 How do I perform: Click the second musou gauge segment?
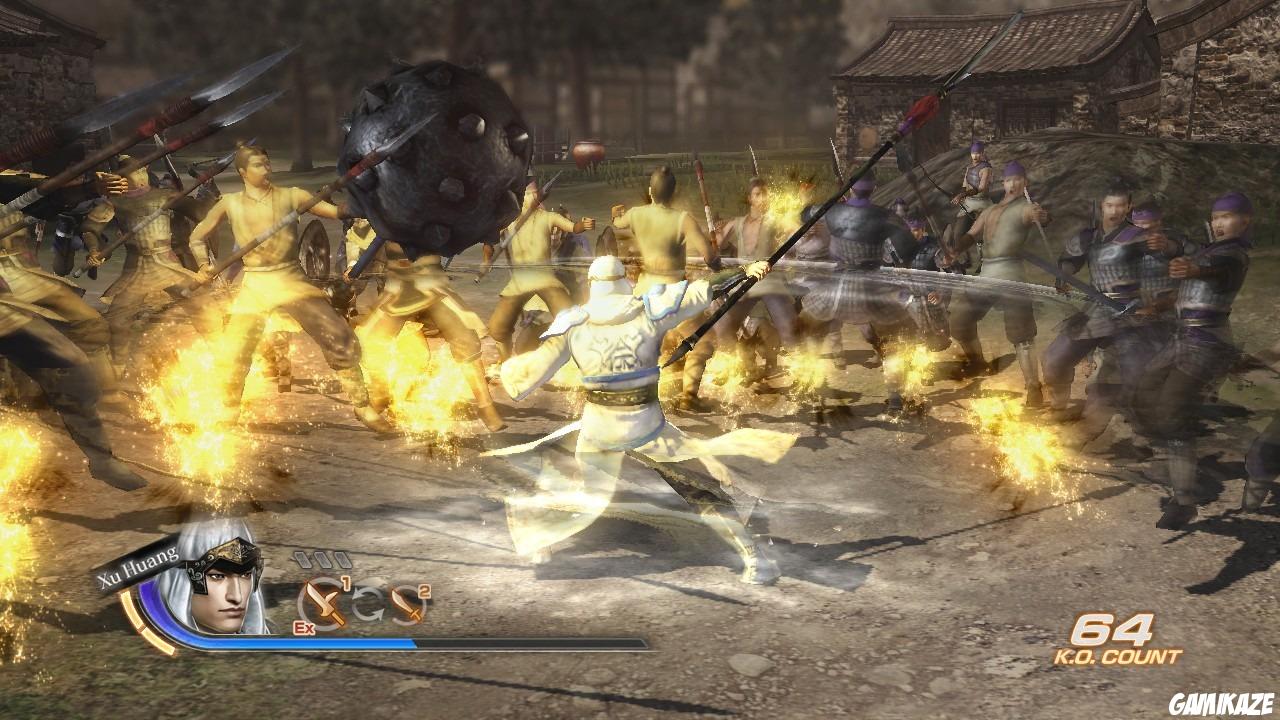pos(322,557)
